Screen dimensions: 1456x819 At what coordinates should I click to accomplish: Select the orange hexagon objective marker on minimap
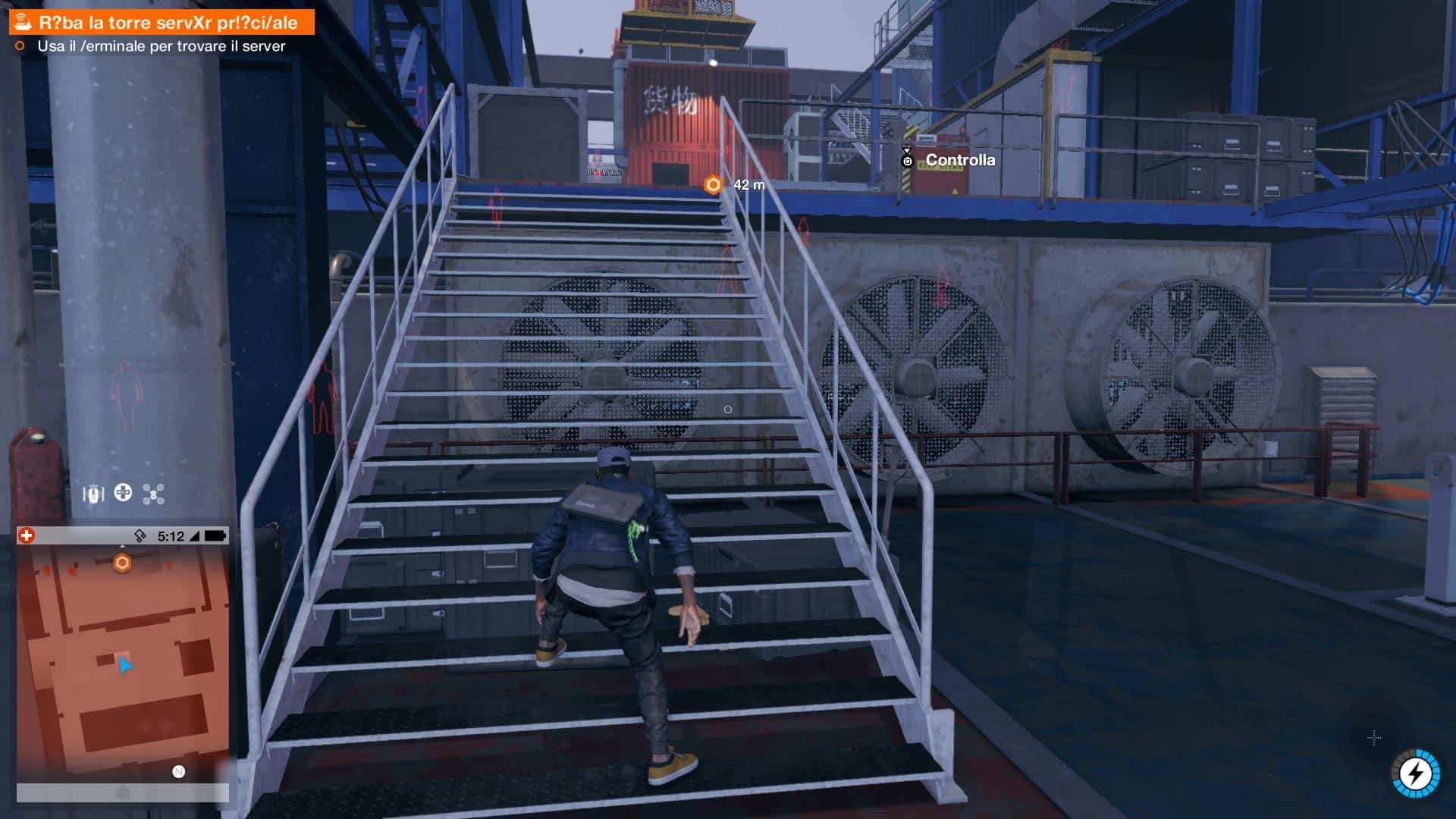[x=122, y=563]
